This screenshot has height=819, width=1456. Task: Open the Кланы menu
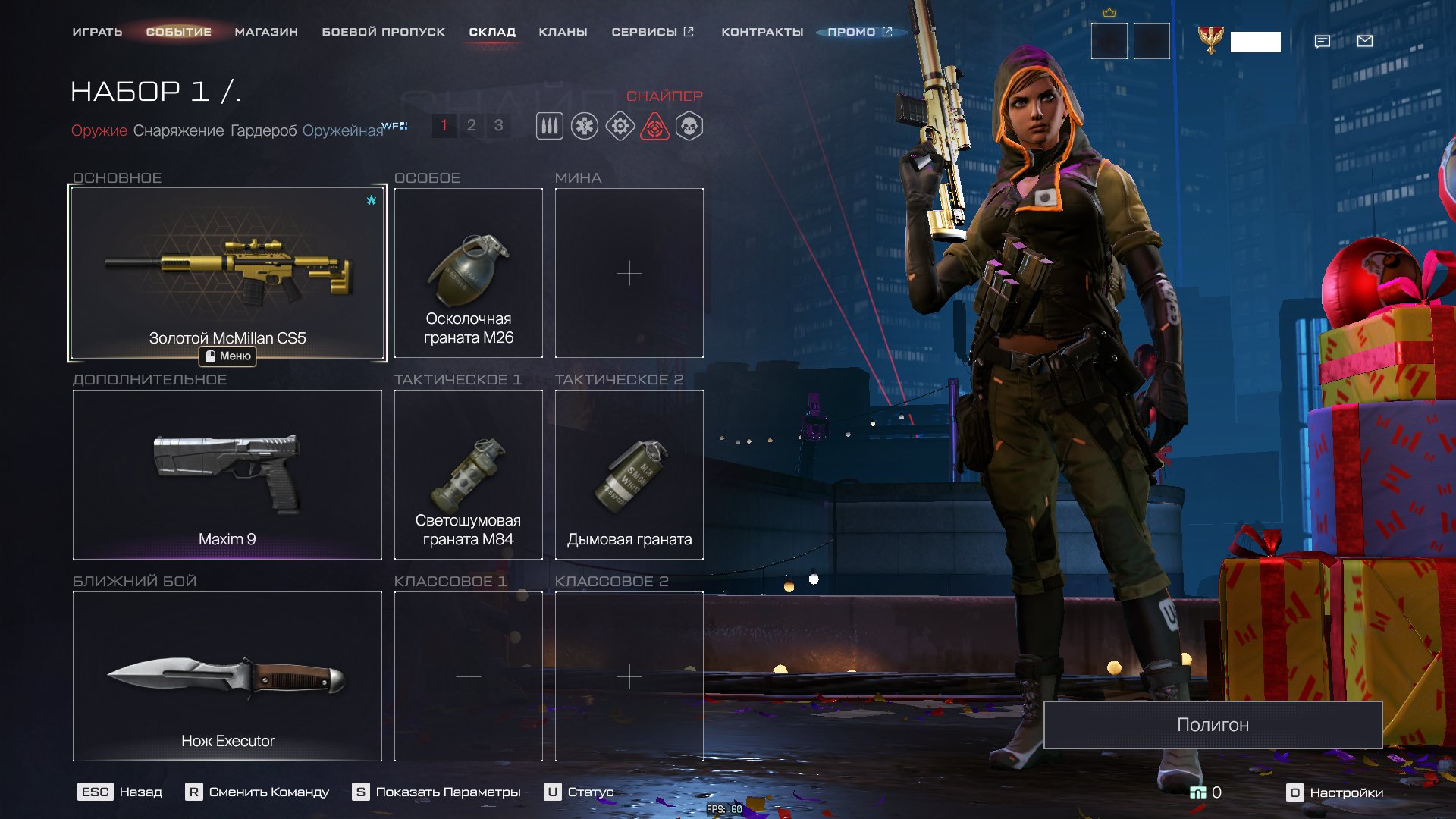[563, 32]
